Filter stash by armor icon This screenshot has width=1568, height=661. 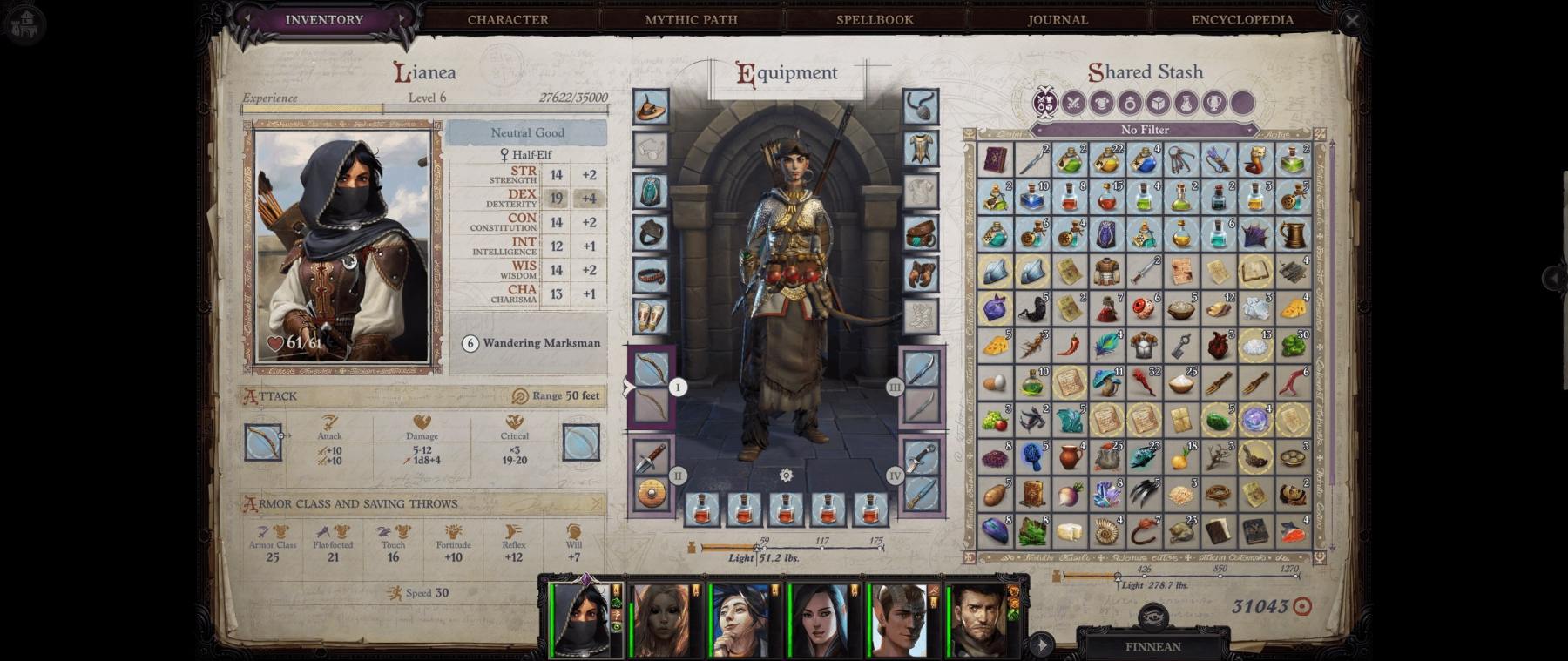pyautogui.click(x=1101, y=103)
